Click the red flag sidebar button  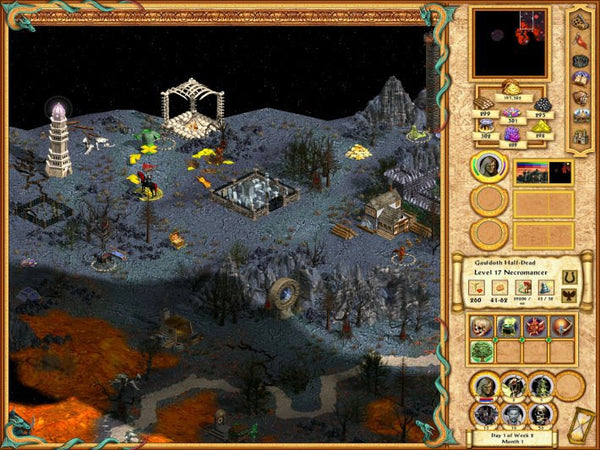582,41
